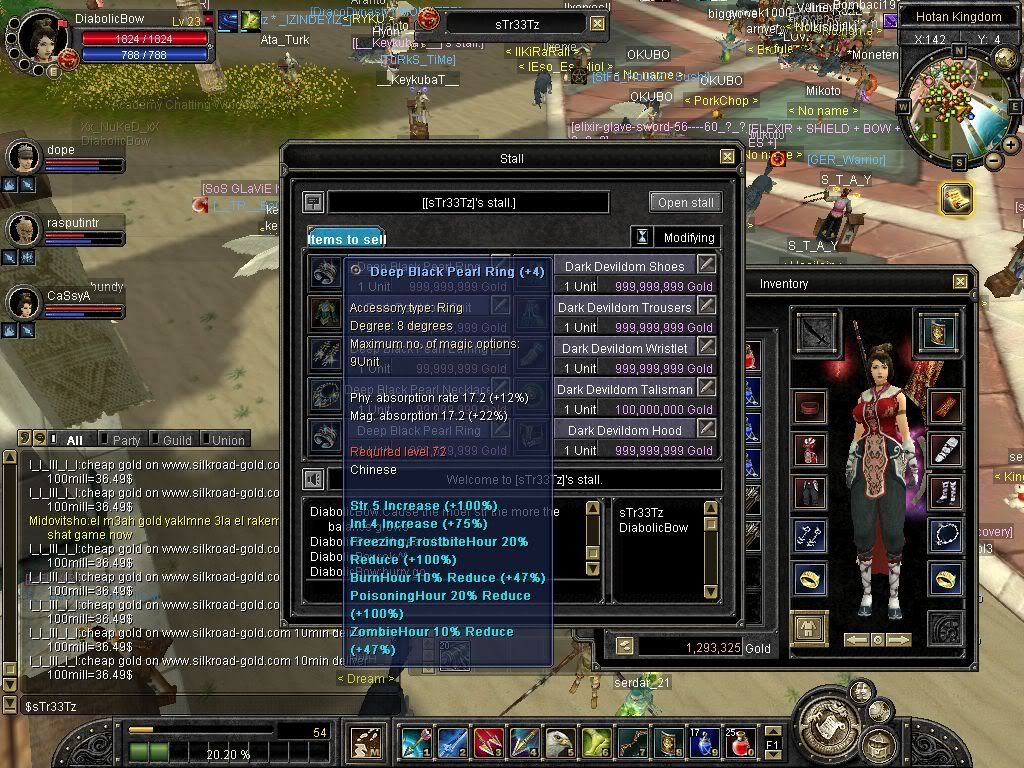Close the sTr33Tz target panel
This screenshot has width=1024, height=768.
tap(597, 23)
